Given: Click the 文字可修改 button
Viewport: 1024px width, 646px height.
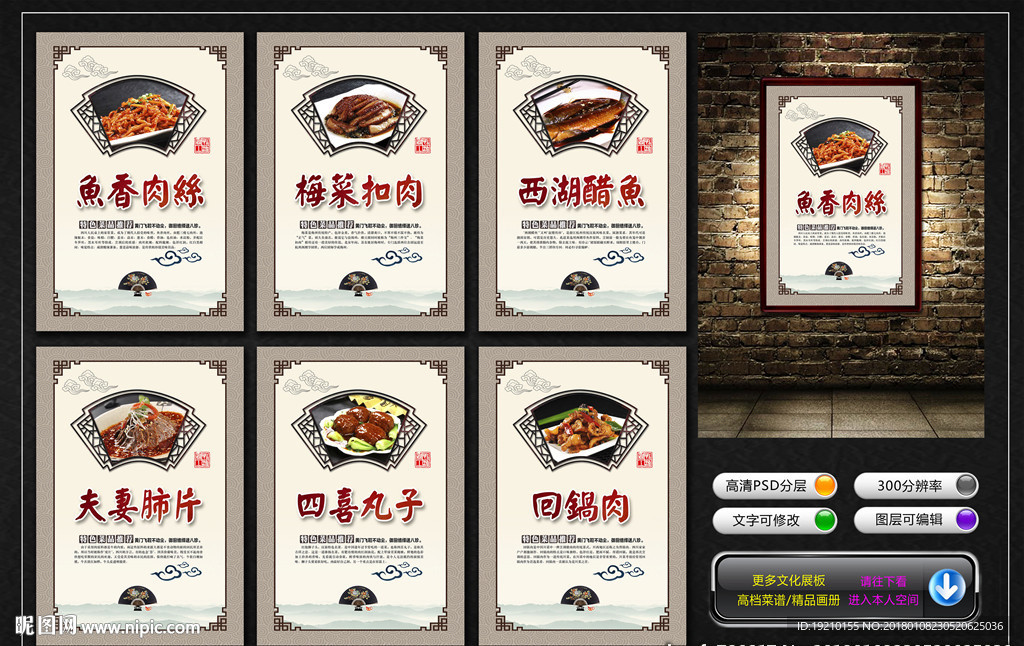Looking at the screenshot, I should pos(775,520).
